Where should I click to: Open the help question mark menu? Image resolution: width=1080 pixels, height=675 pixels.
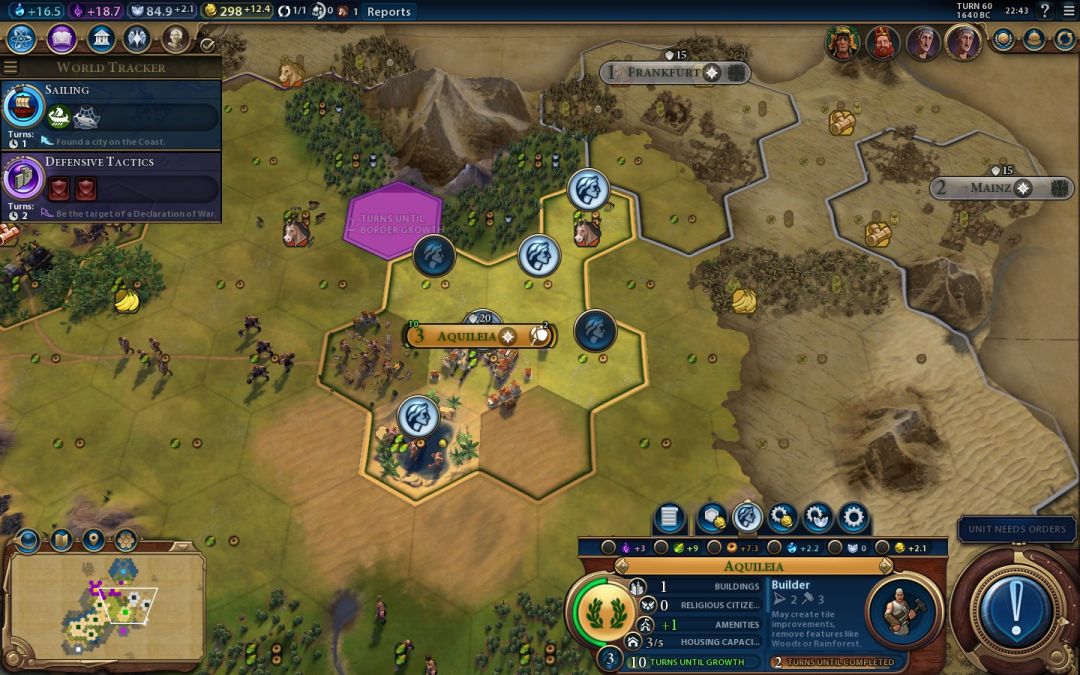(1045, 11)
